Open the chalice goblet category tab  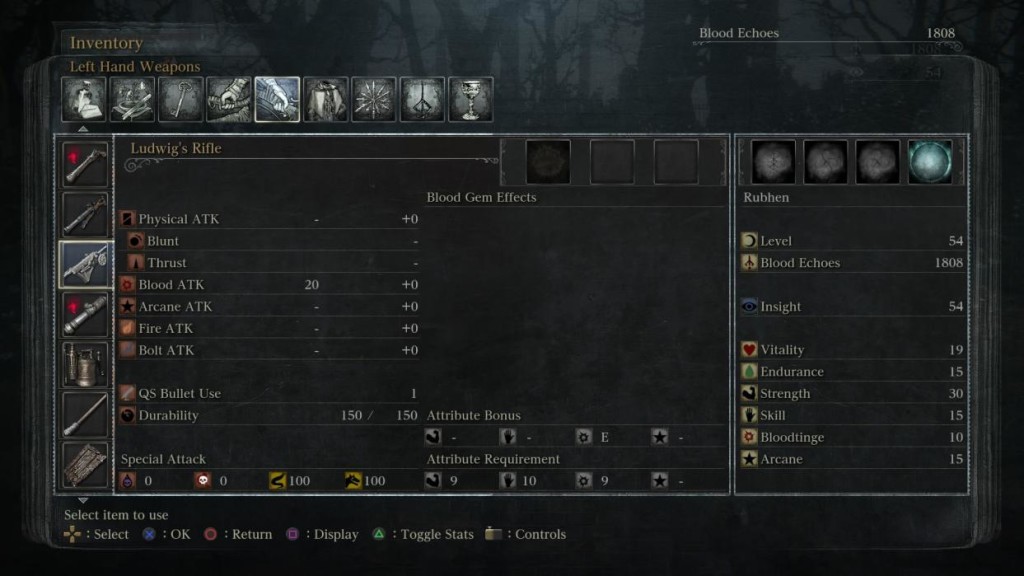[470, 100]
